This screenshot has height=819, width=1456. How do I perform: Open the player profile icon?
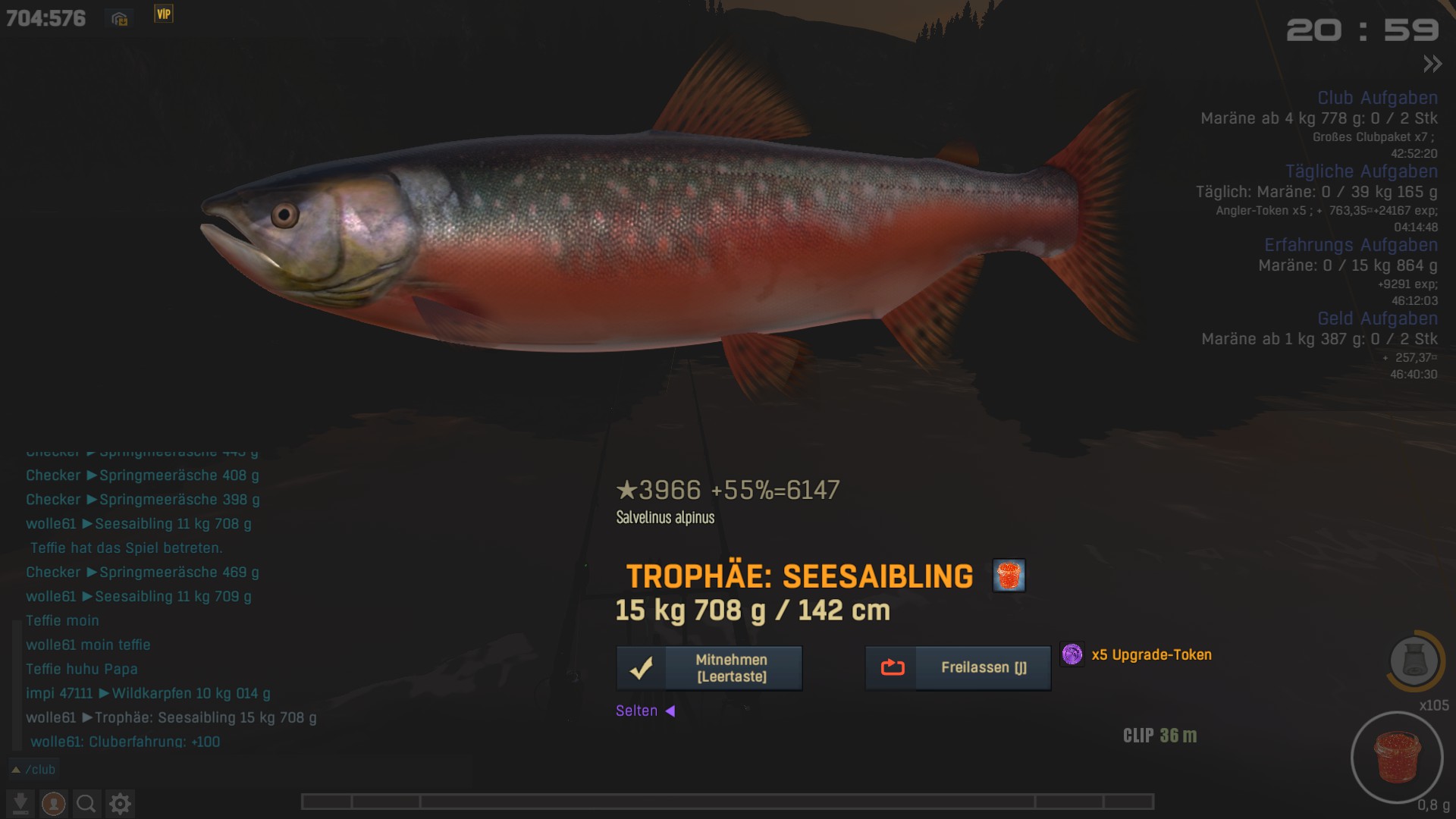click(54, 803)
